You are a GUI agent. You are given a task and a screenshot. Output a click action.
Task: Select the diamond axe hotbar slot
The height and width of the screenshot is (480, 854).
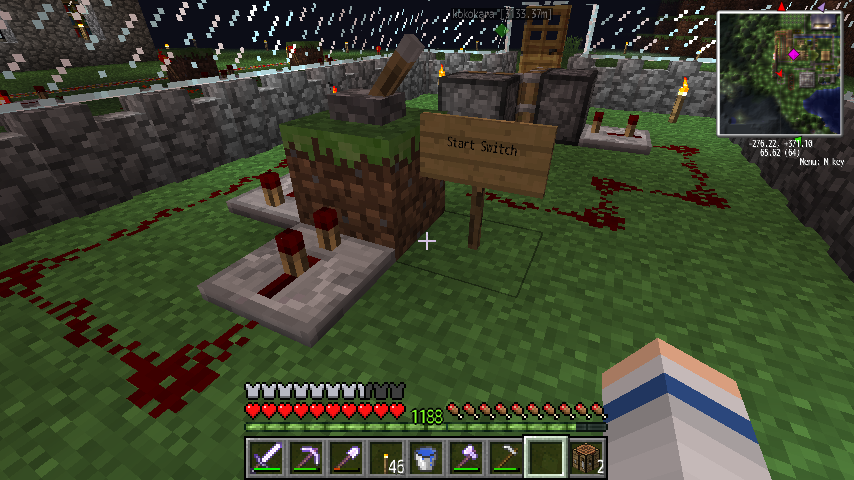pyautogui.click(x=465, y=458)
